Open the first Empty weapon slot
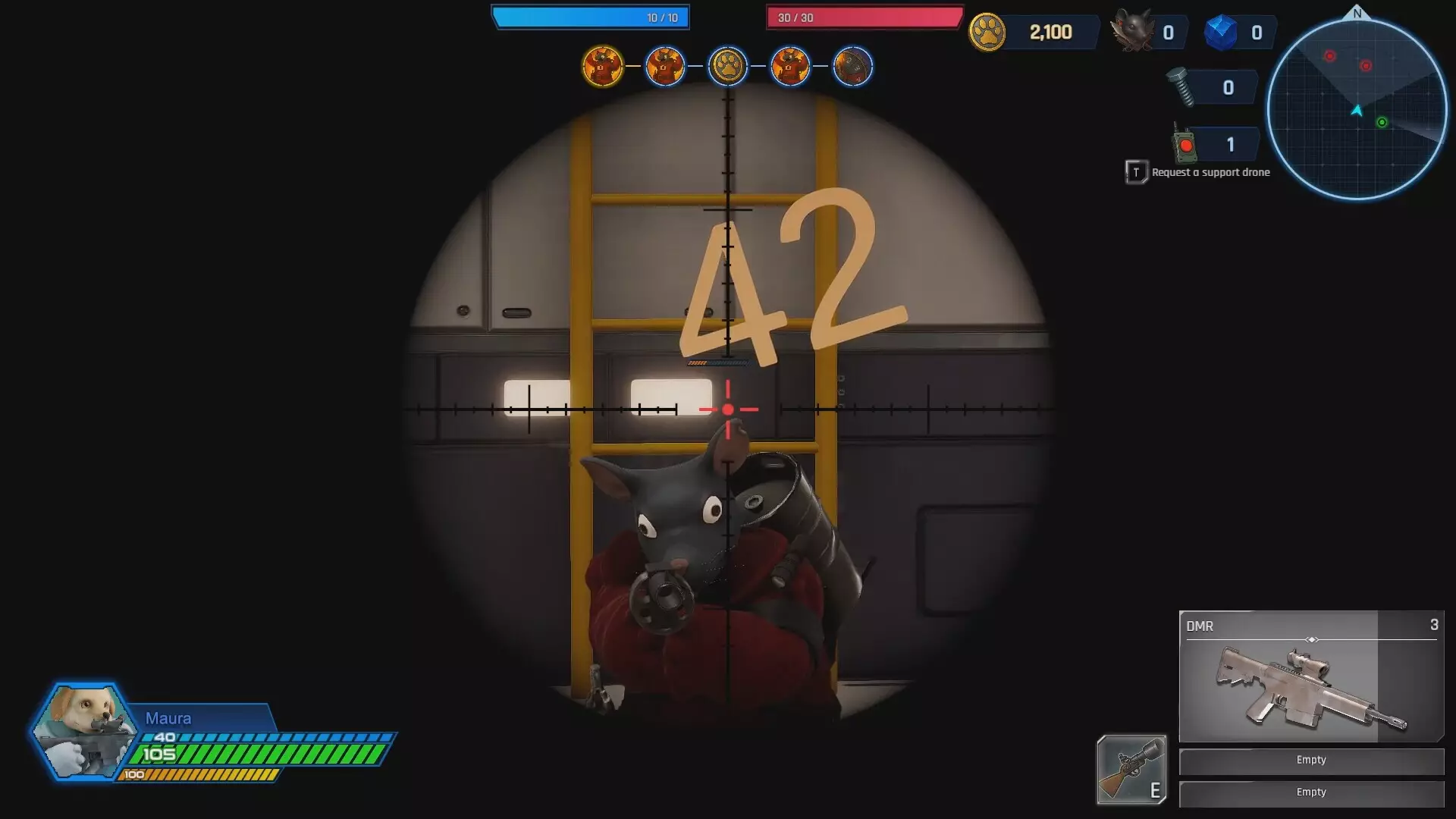 [1311, 760]
